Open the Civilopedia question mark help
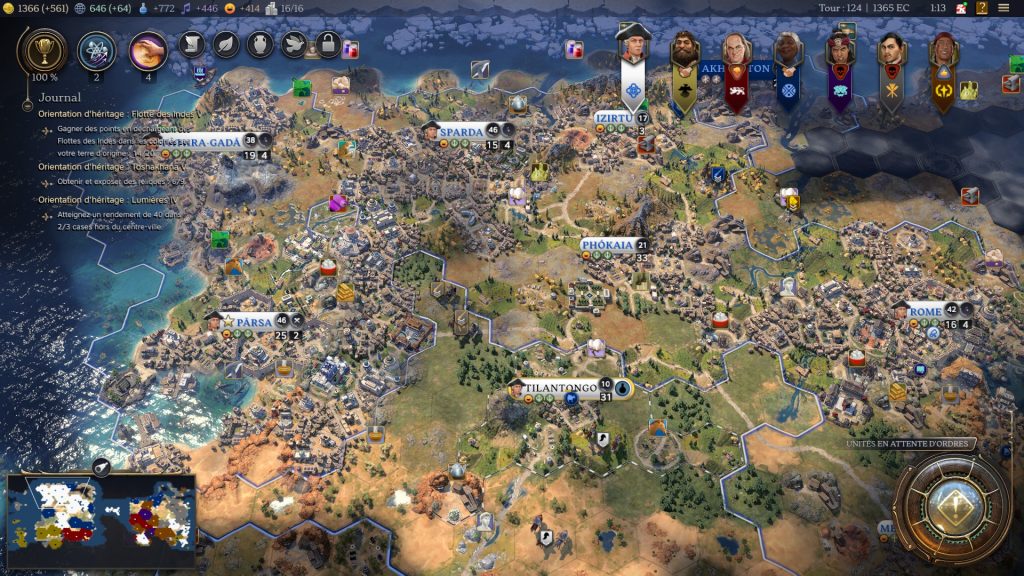Image resolution: width=1024 pixels, height=576 pixels. [982, 8]
